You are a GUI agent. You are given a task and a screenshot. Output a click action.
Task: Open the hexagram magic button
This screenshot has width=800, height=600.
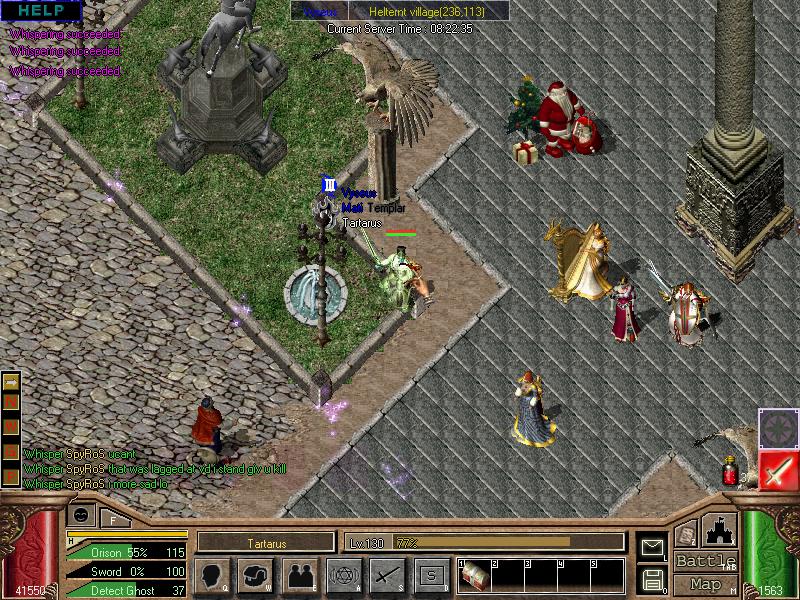pos(343,576)
